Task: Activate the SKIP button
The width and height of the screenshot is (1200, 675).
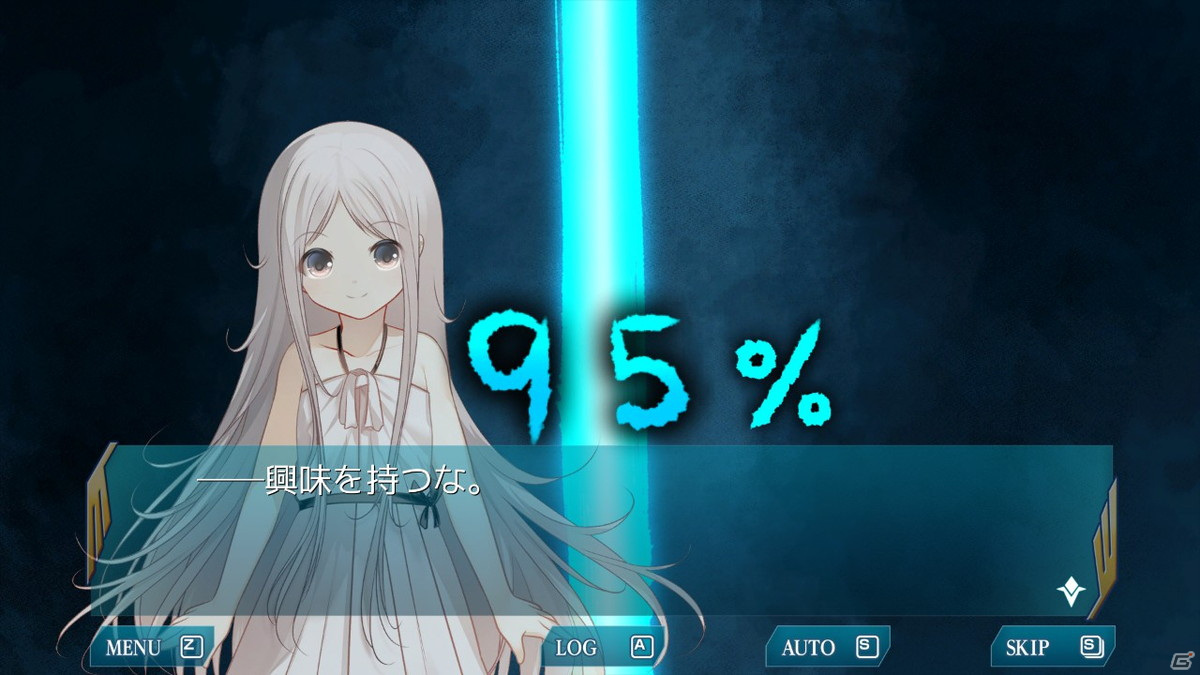Action: tap(1051, 647)
